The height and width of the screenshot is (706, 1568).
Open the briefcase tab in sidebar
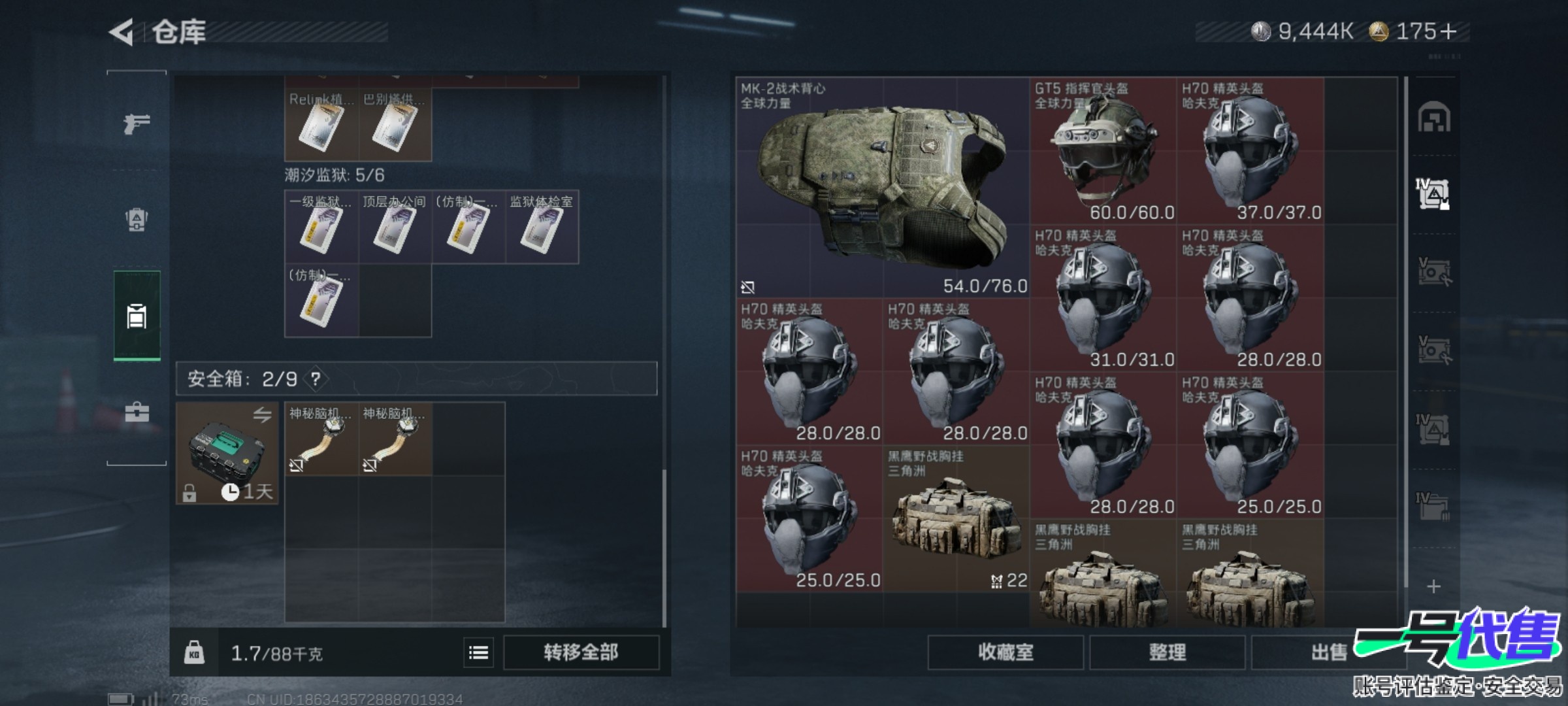[137, 412]
